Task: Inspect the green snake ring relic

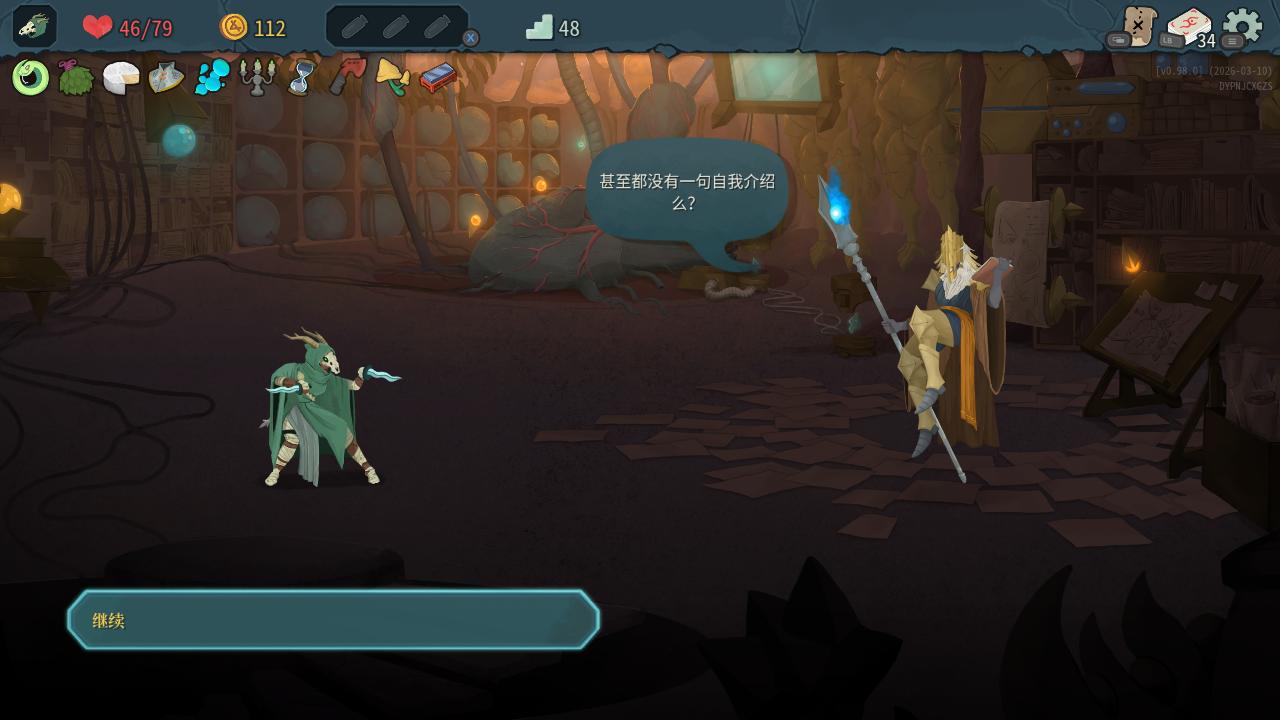Action: point(31,77)
